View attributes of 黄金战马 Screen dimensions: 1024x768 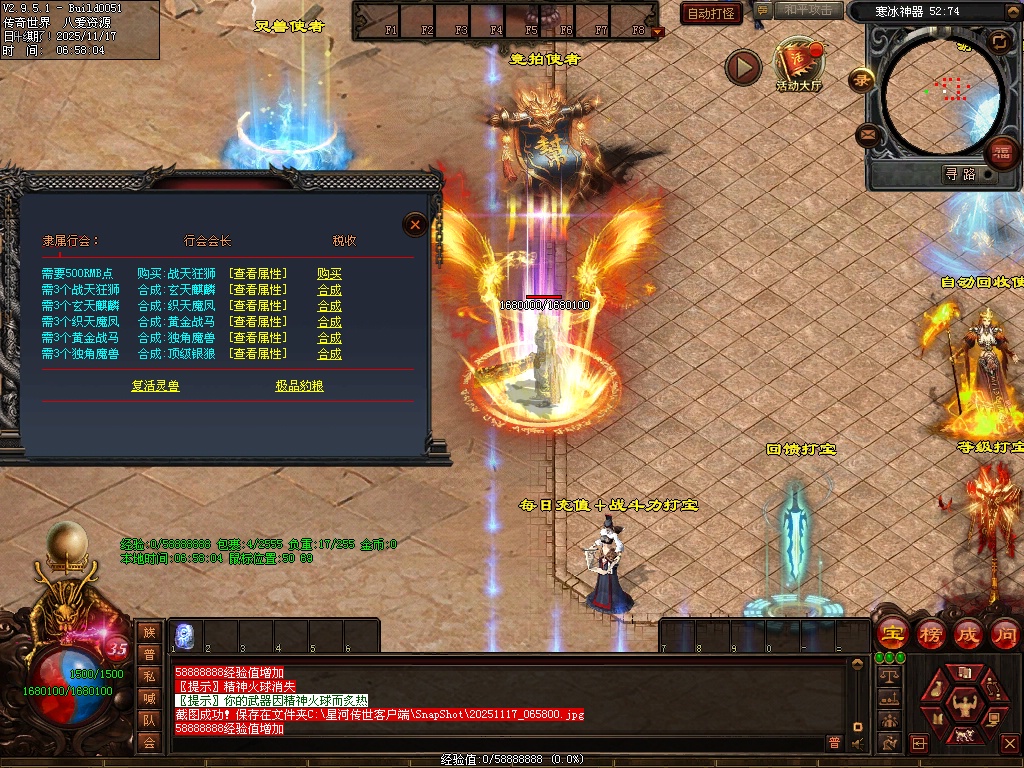[x=257, y=322]
